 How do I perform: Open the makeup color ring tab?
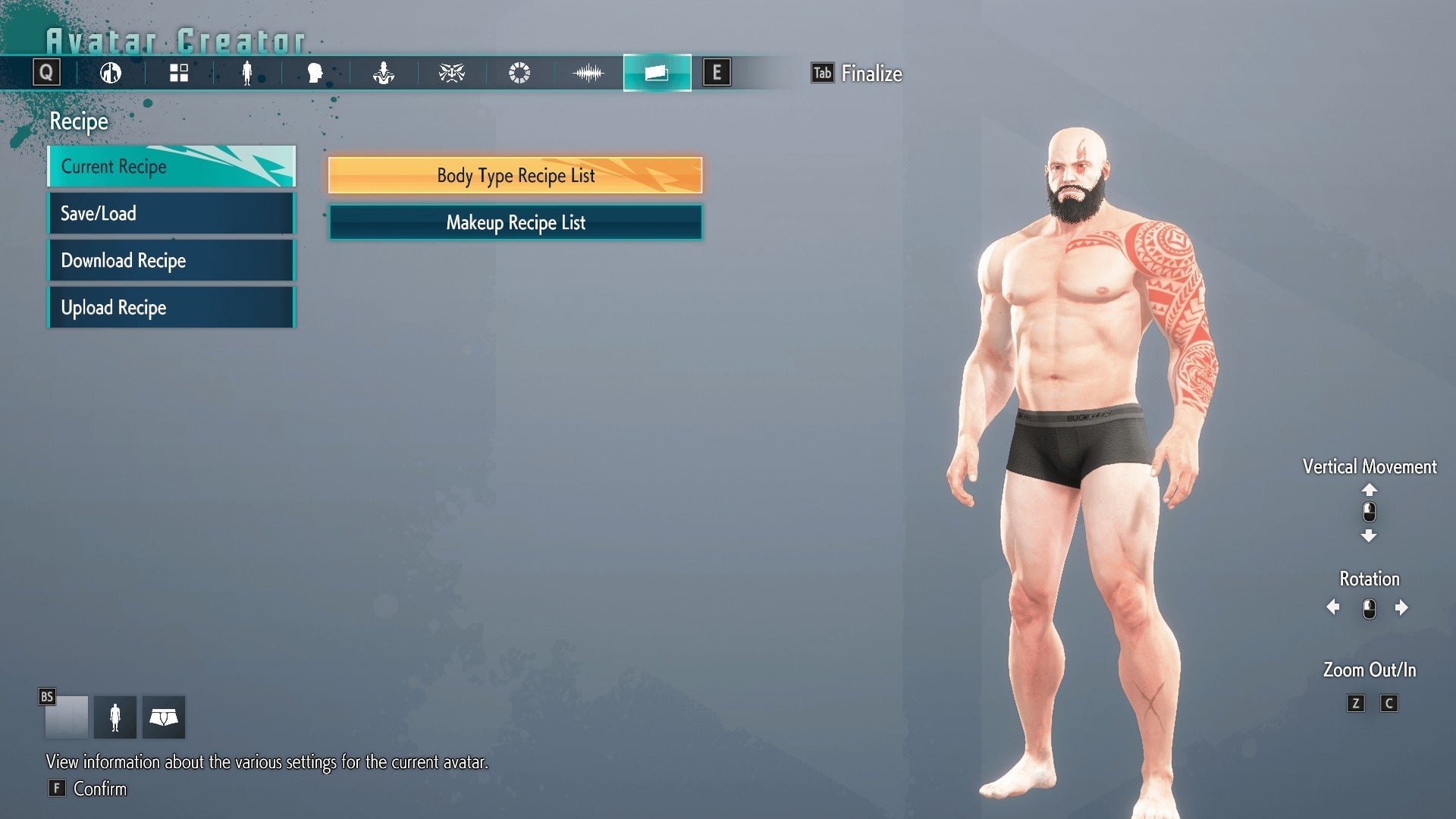coord(519,74)
